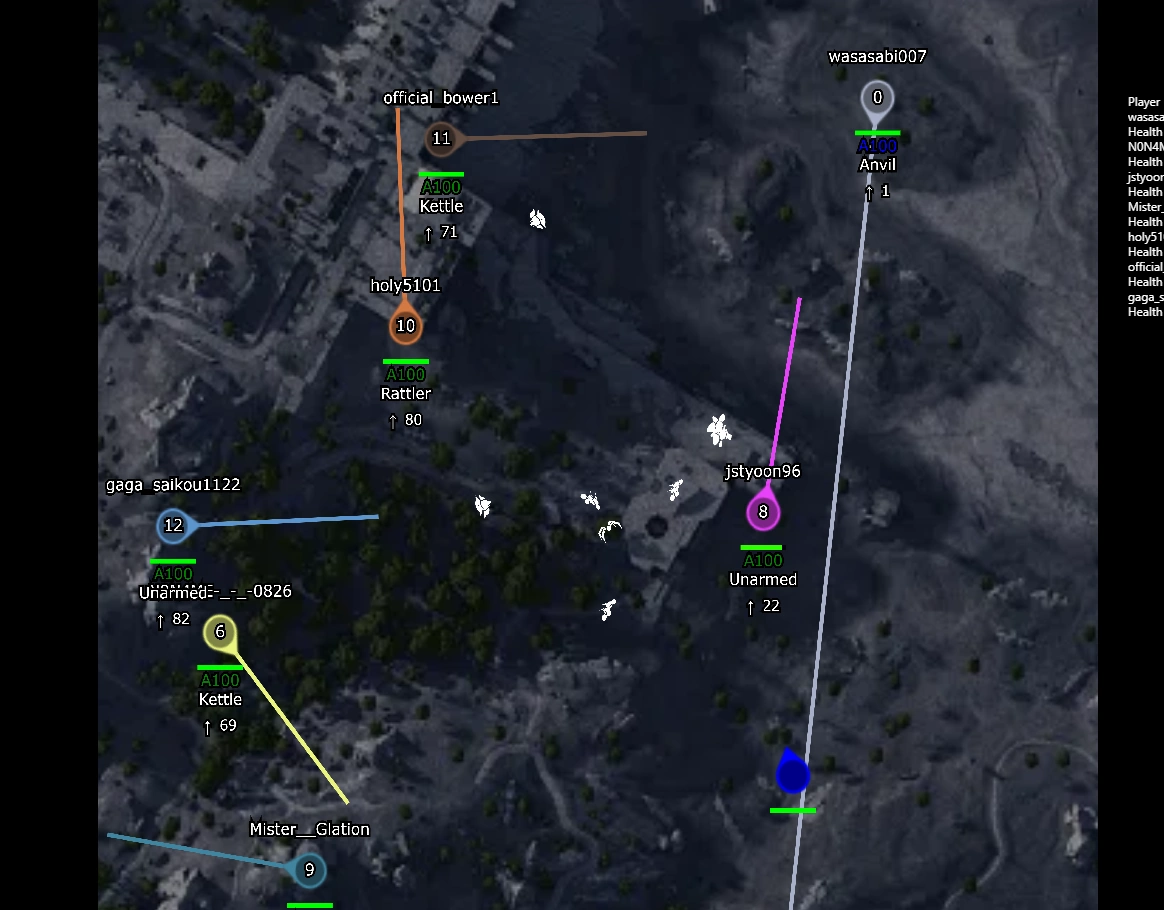Viewport: 1164px width, 910px height.
Task: Select the gaga_s row in player list
Action: [x=1145, y=297]
